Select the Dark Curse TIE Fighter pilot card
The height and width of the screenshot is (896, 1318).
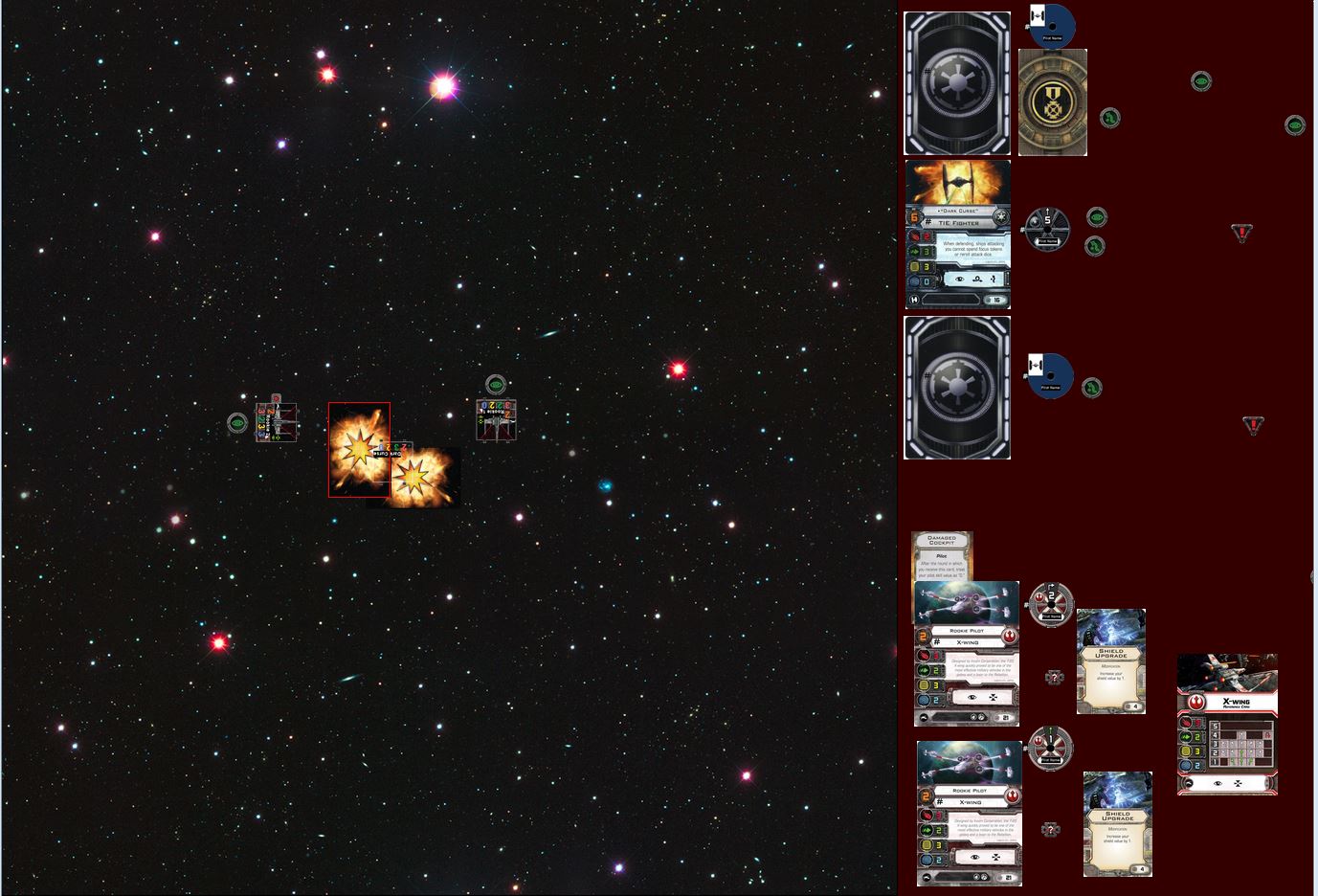coord(957,235)
